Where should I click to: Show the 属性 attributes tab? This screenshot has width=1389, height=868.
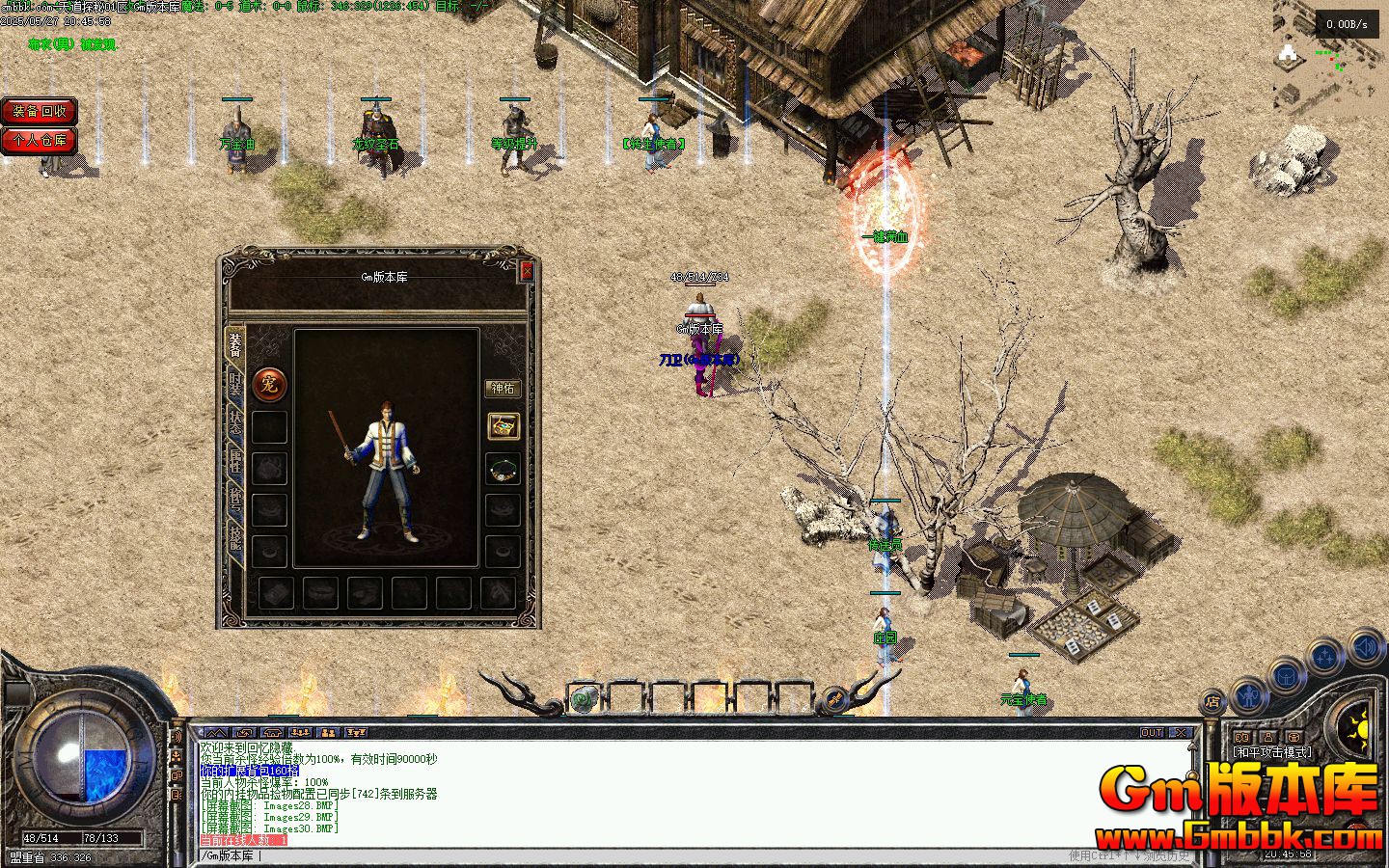pos(234,460)
